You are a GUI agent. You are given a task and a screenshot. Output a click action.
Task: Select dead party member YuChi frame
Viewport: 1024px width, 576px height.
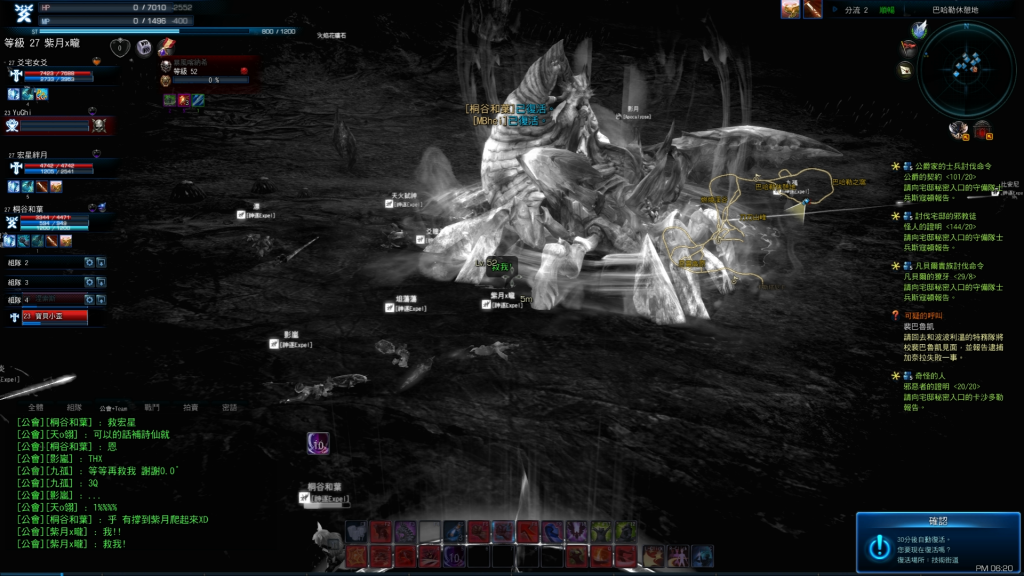[x=58, y=124]
